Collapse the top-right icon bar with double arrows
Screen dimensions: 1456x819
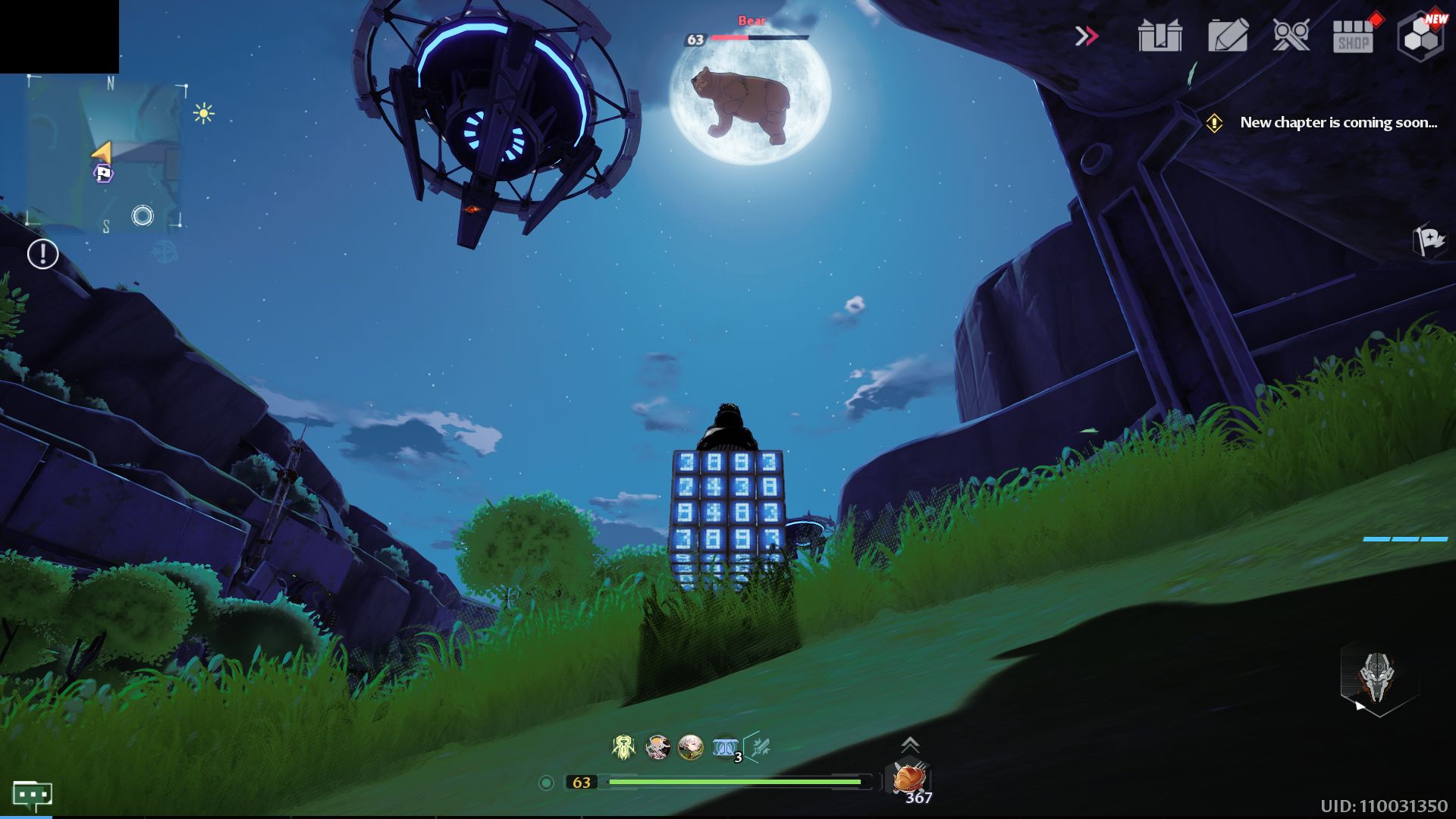(x=1087, y=34)
